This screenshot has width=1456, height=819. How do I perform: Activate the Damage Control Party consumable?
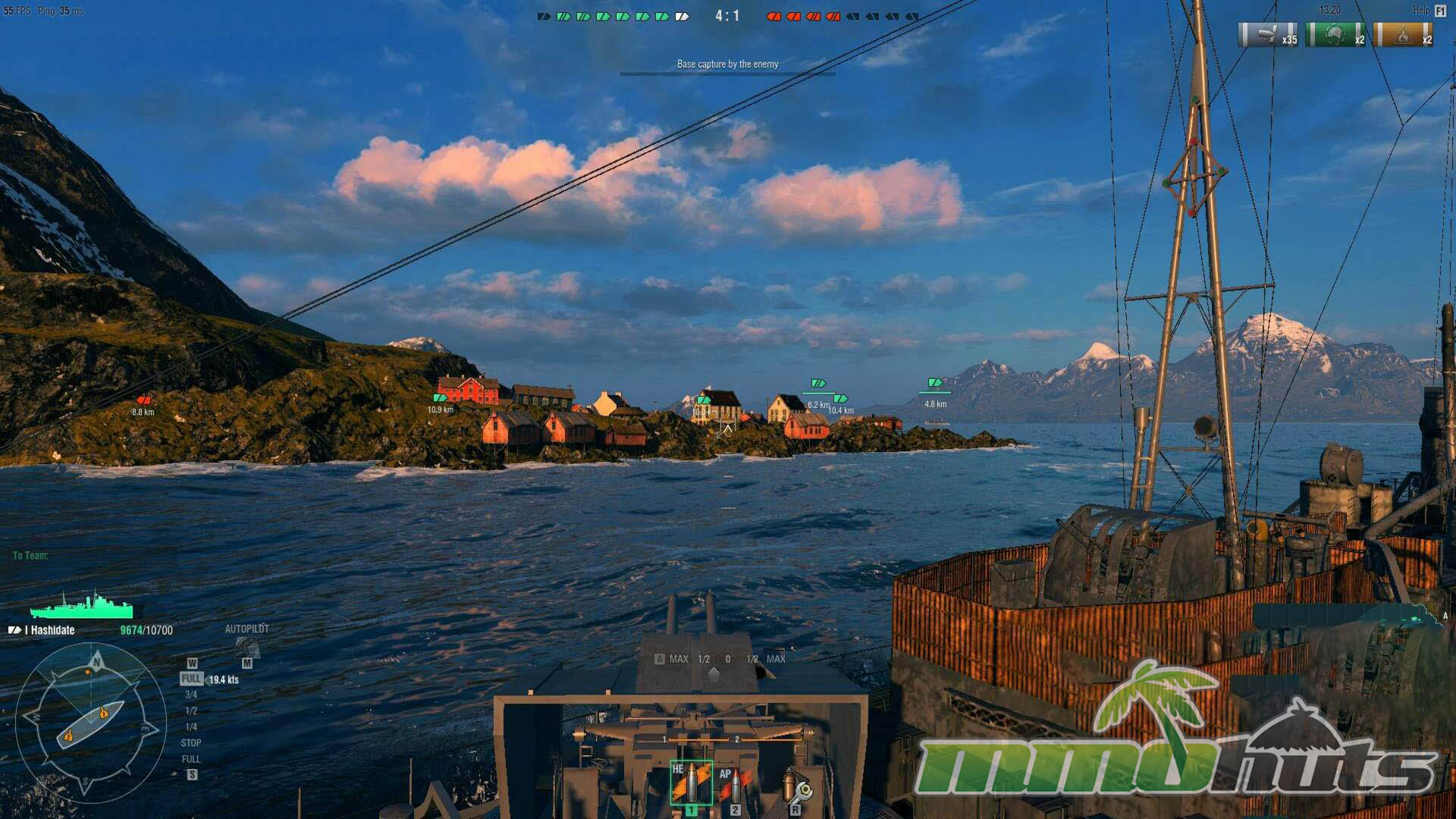click(796, 787)
